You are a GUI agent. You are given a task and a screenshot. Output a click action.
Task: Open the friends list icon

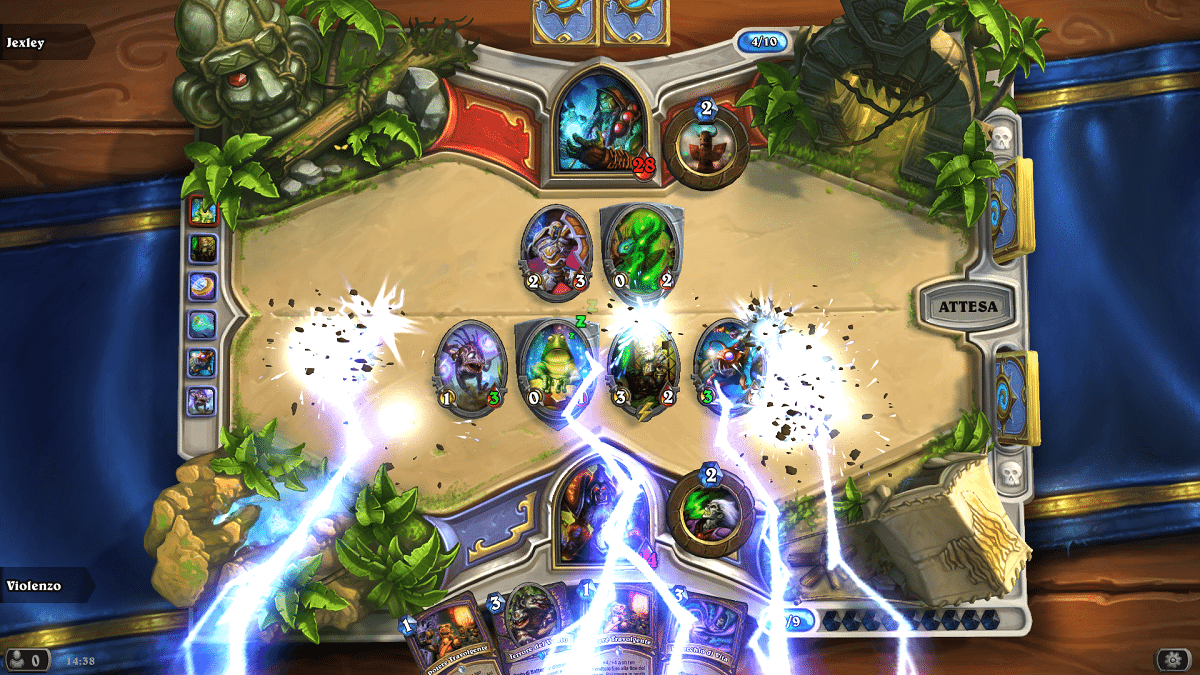25,659
